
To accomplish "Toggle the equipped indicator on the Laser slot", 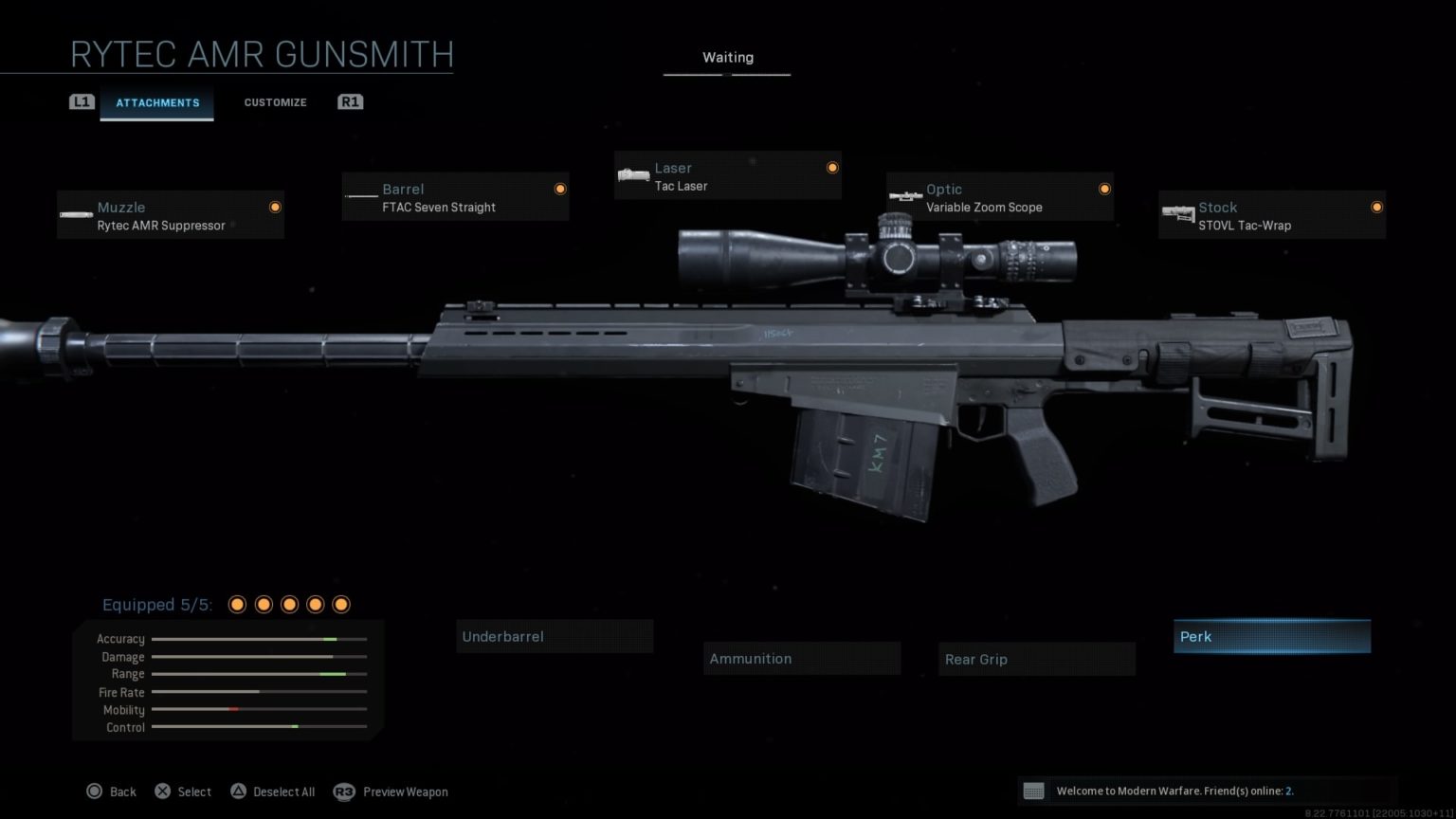I will tap(830, 167).
